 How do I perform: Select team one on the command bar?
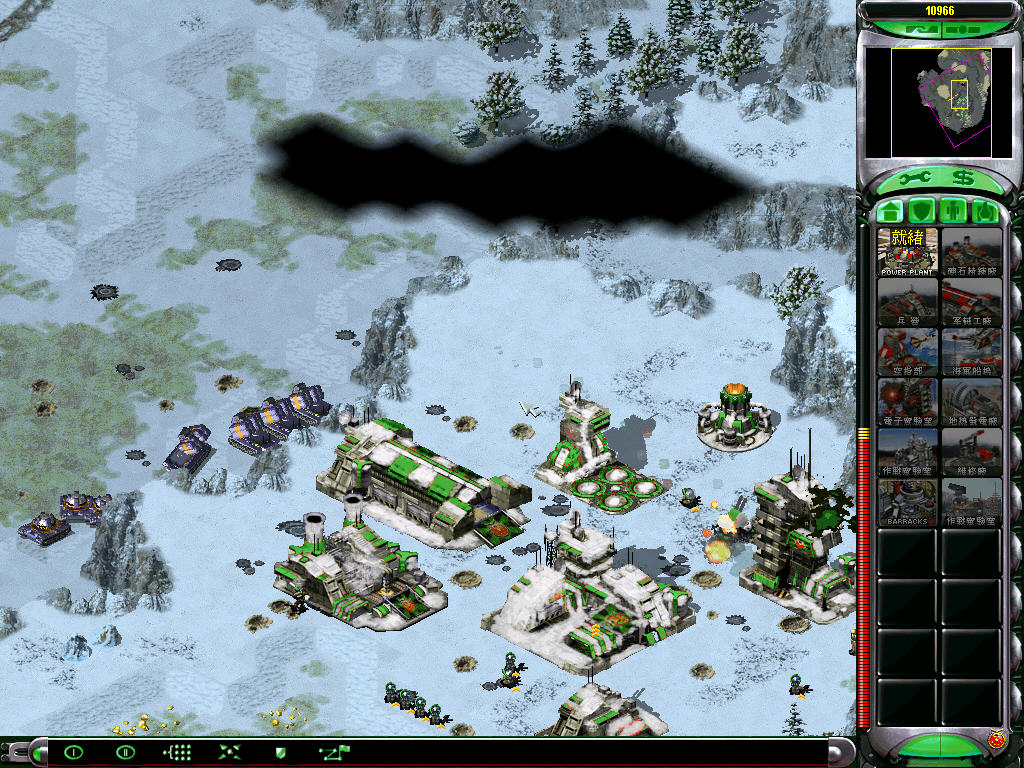coord(73,752)
